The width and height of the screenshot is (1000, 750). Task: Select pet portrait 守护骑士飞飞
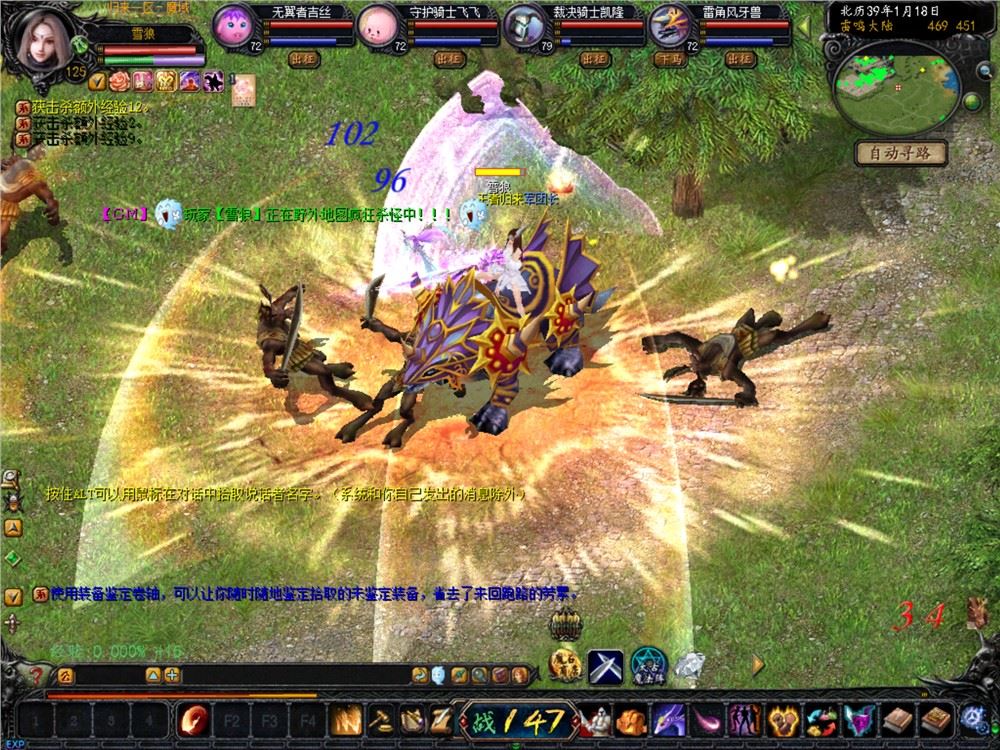[x=378, y=24]
